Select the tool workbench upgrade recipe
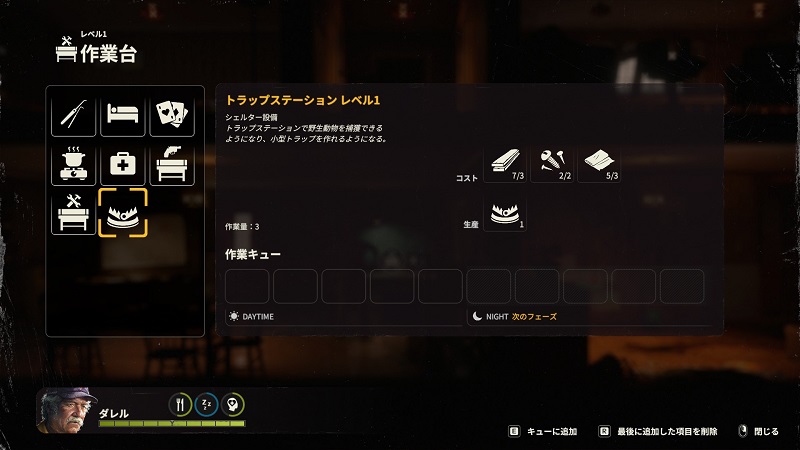This screenshot has width=800, height=450. pos(74,213)
